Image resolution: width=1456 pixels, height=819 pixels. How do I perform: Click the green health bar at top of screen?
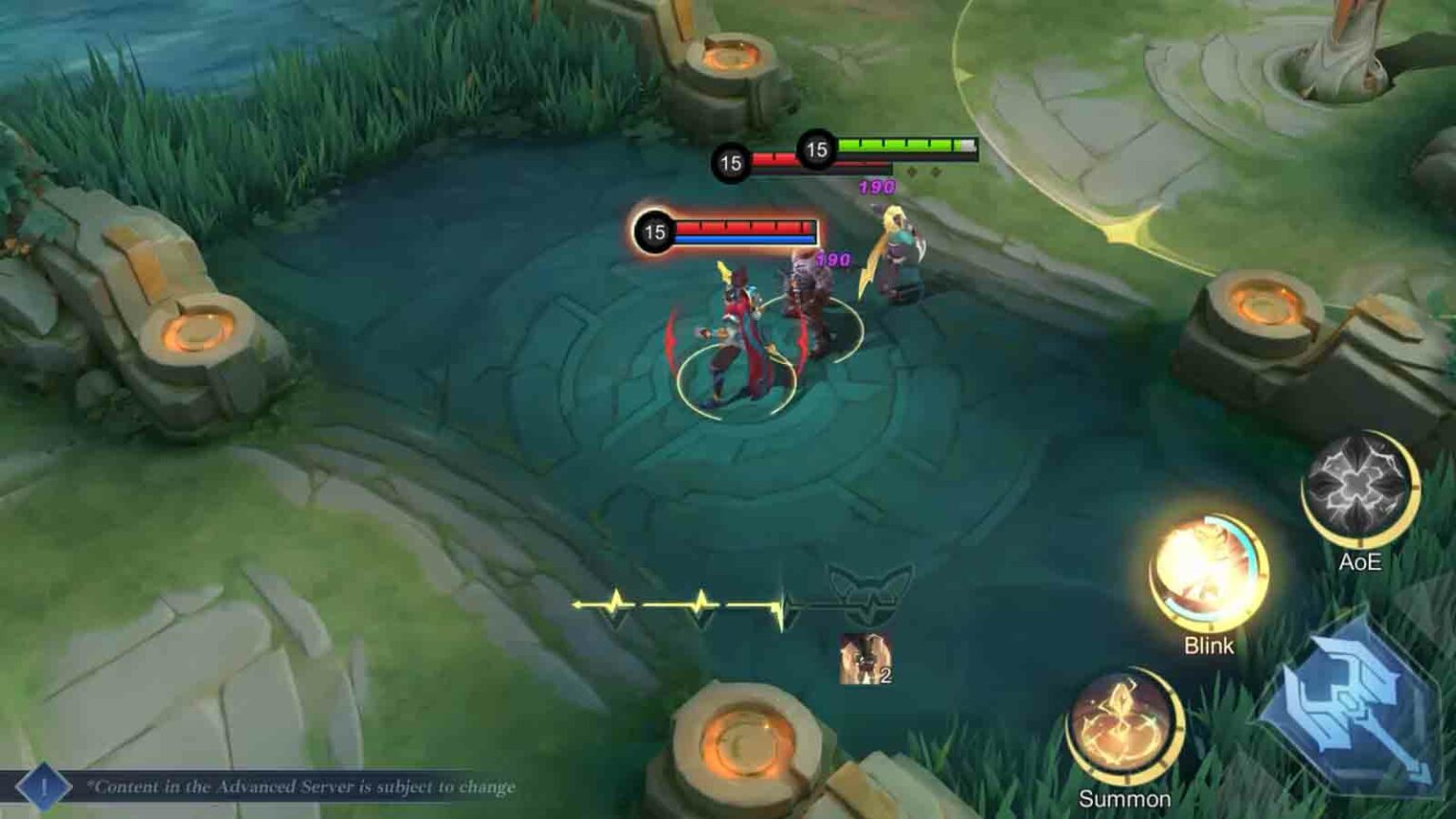[902, 145]
